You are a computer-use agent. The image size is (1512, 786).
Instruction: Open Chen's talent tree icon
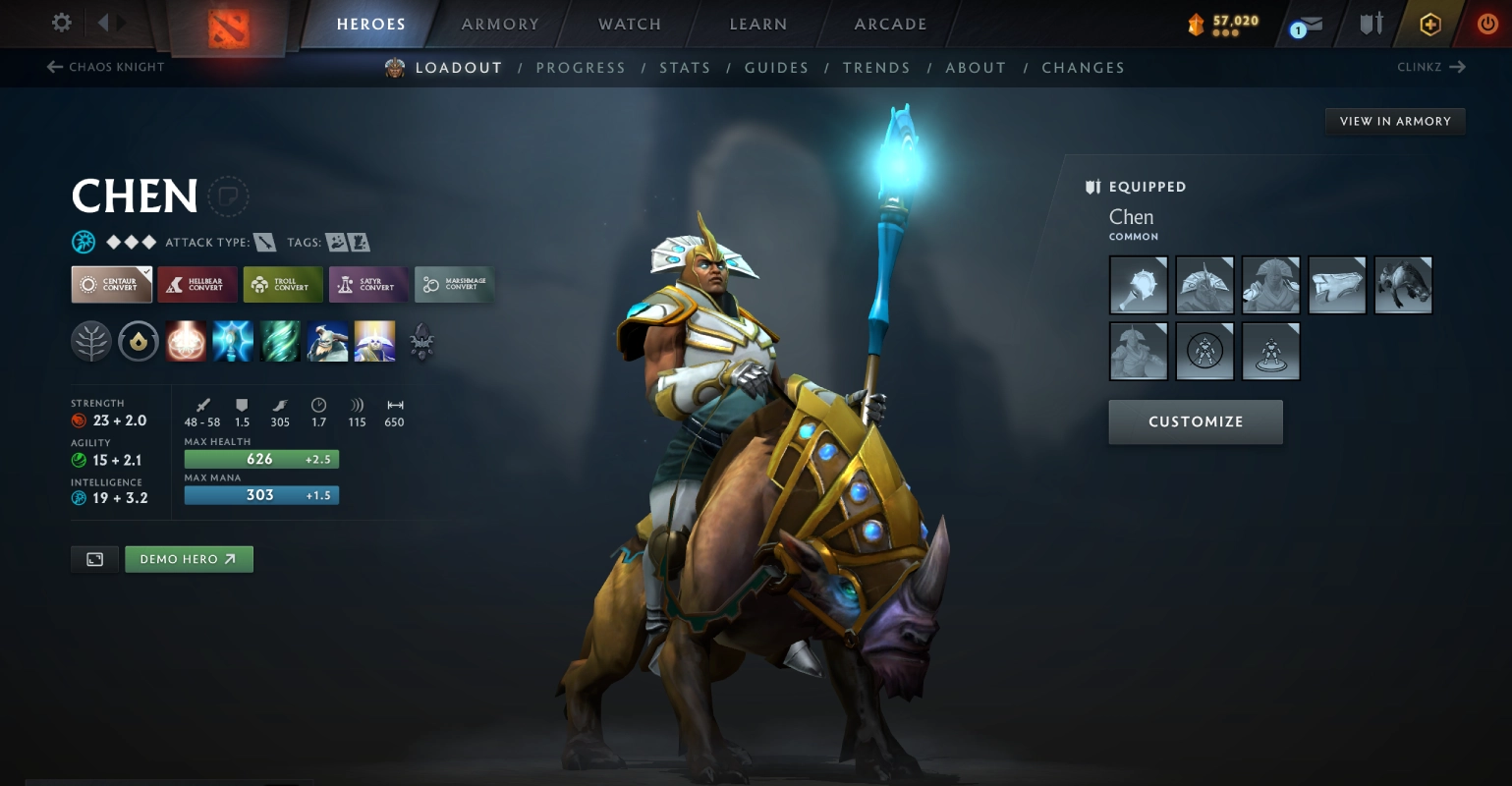(x=91, y=341)
